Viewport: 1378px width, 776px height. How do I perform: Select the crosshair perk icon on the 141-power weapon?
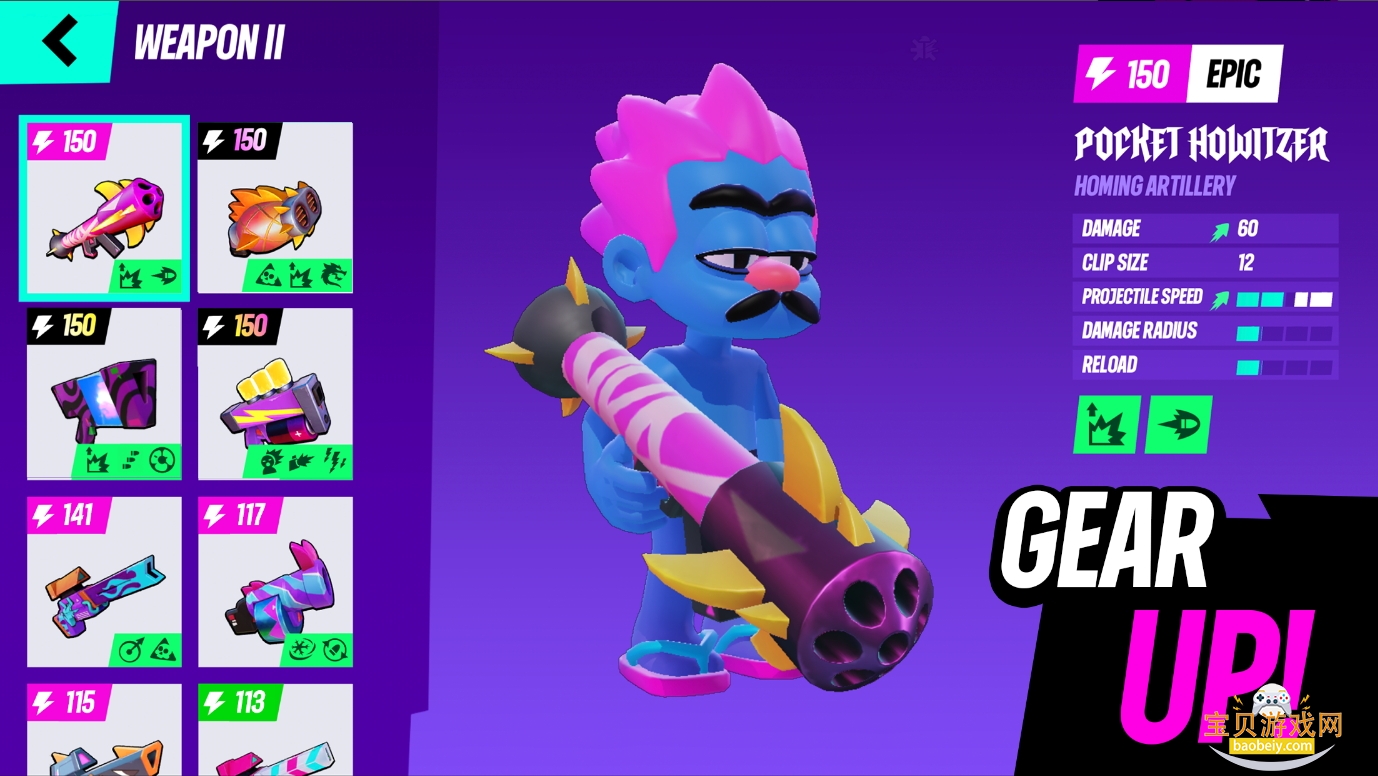pos(131,649)
